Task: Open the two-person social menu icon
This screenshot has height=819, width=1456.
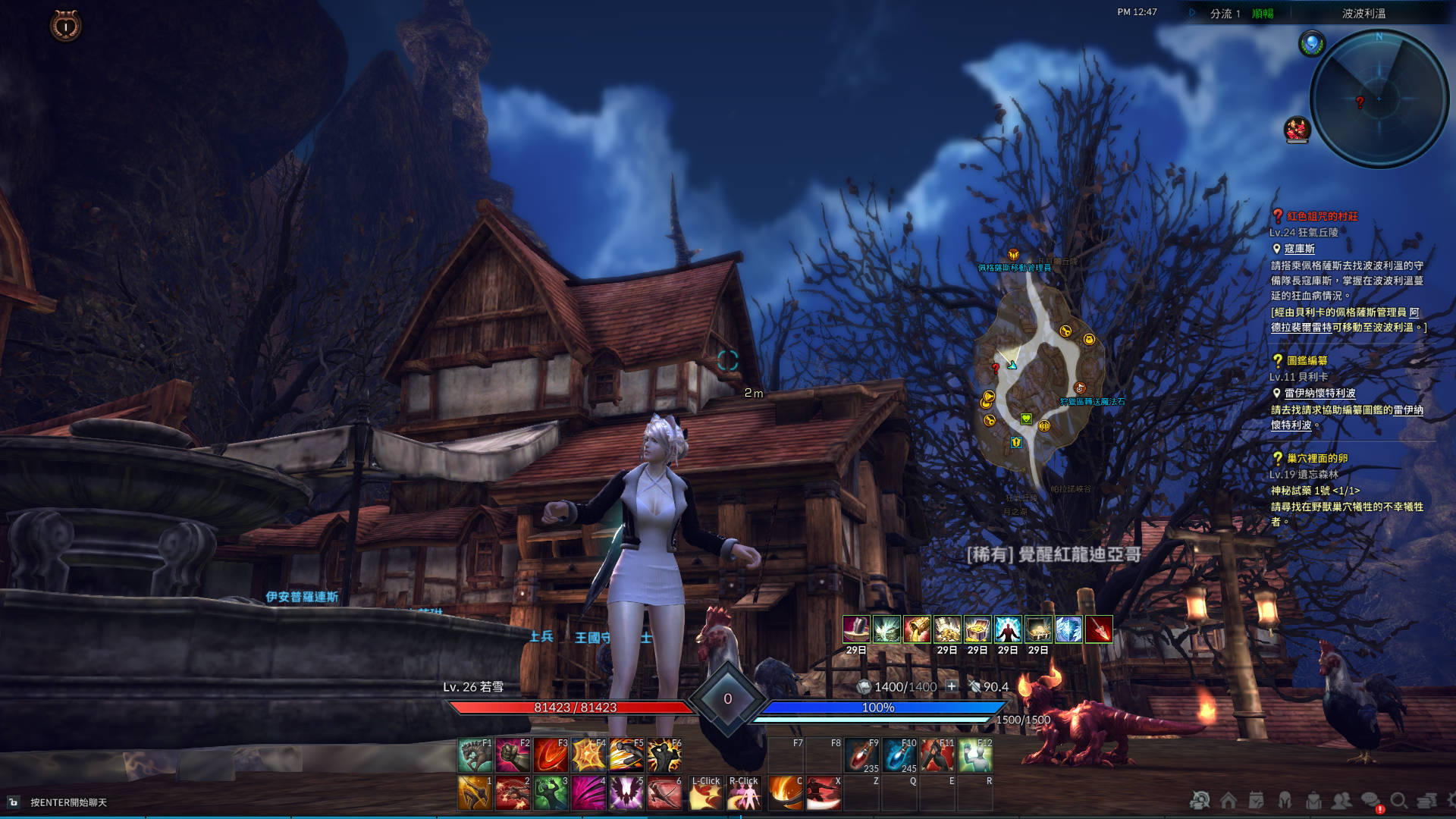Action: click(1341, 800)
